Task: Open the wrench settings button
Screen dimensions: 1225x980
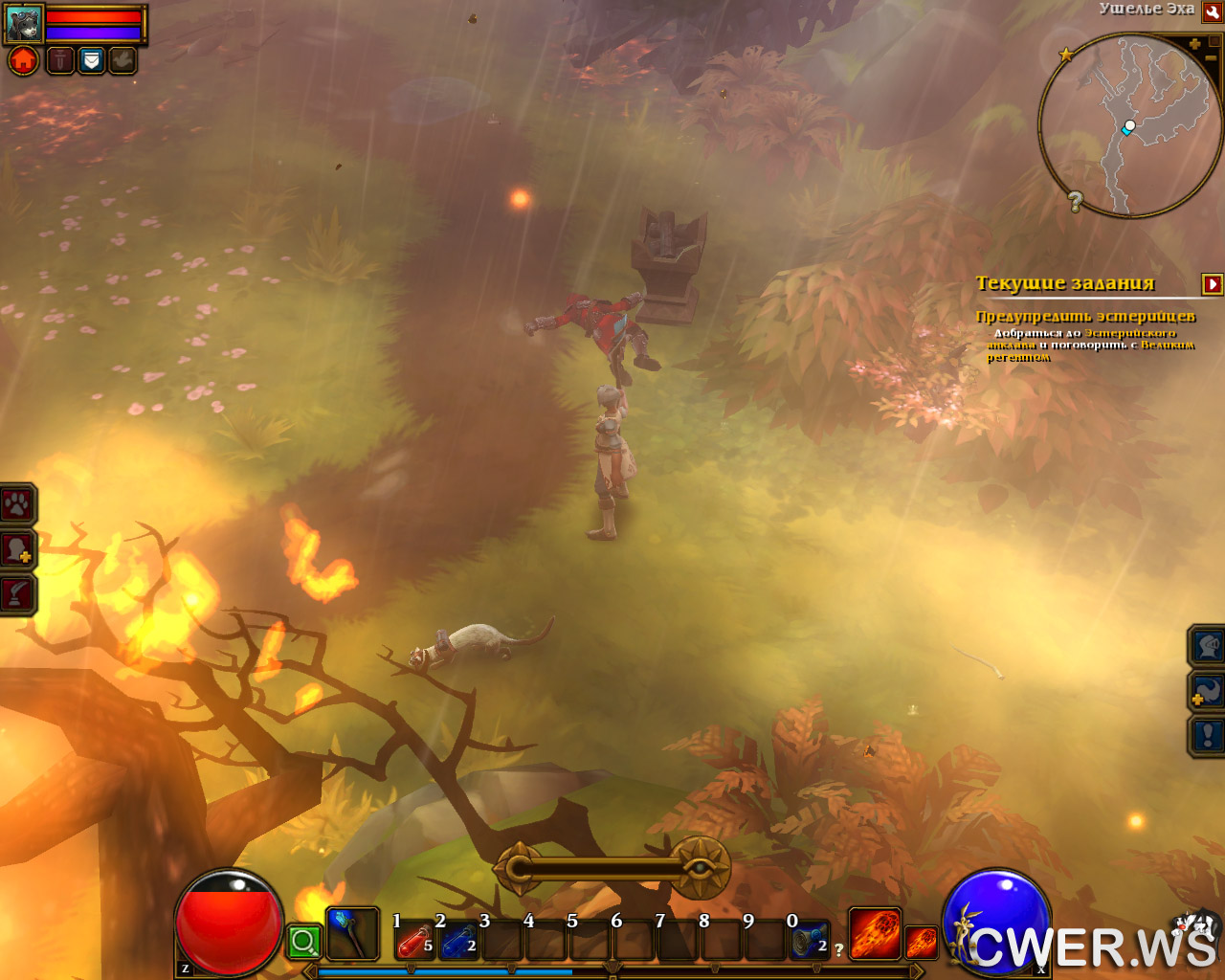Action: point(1213,11)
